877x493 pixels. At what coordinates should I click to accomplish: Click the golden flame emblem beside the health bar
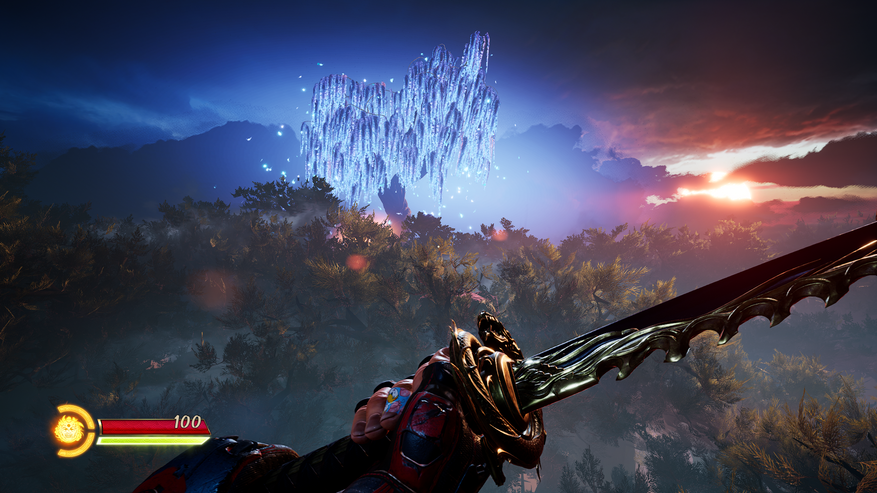[70, 431]
